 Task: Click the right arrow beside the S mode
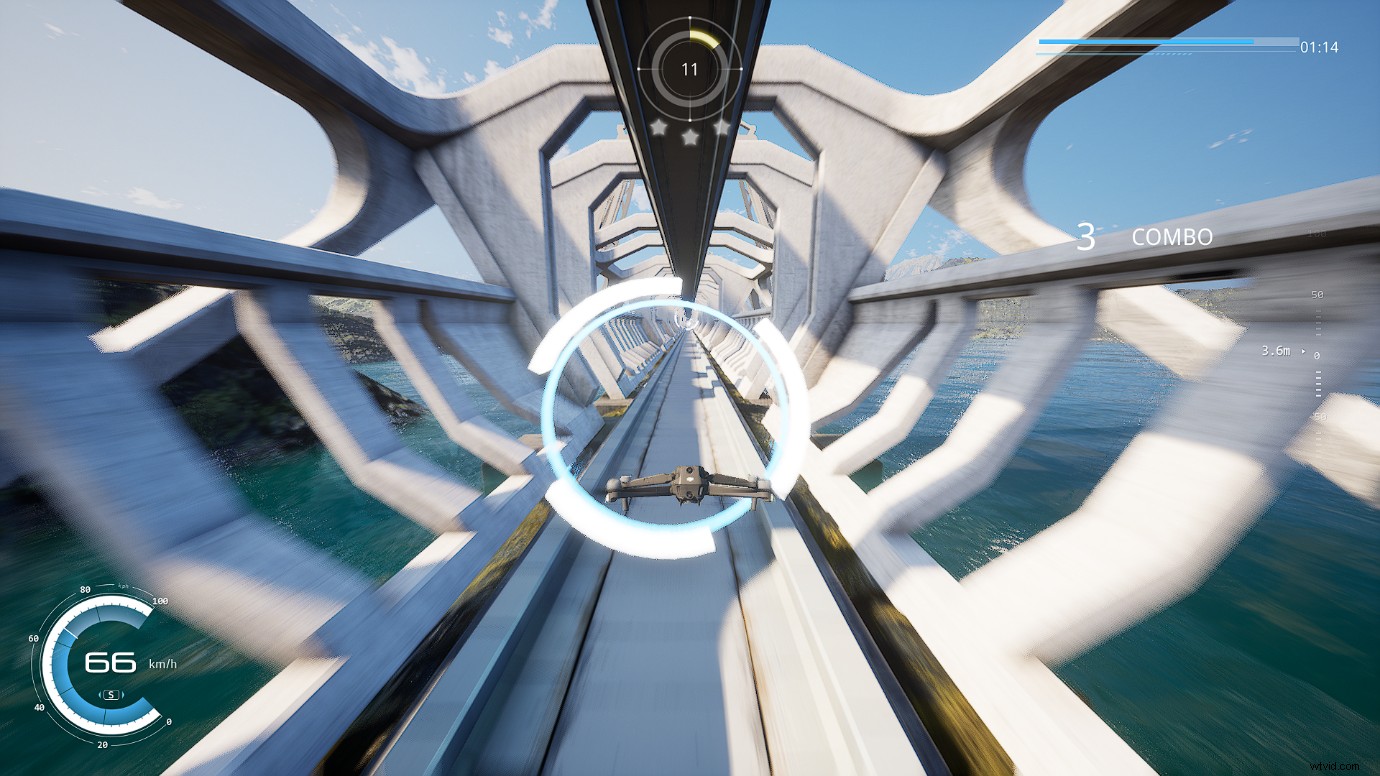pos(123,694)
